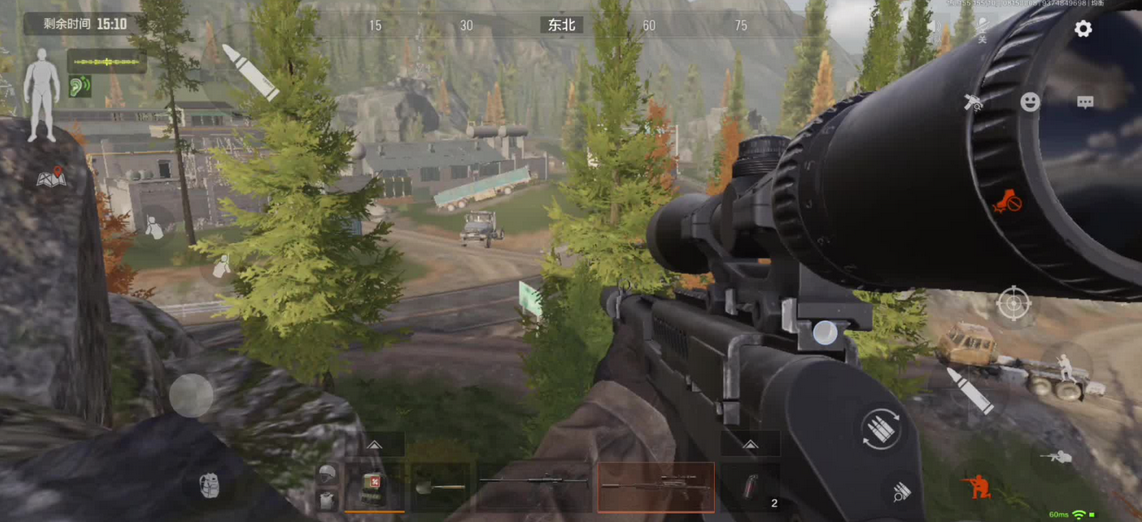This screenshot has width=1142, height=522.
Task: Open the emoji emote wheel
Action: tap(1030, 102)
